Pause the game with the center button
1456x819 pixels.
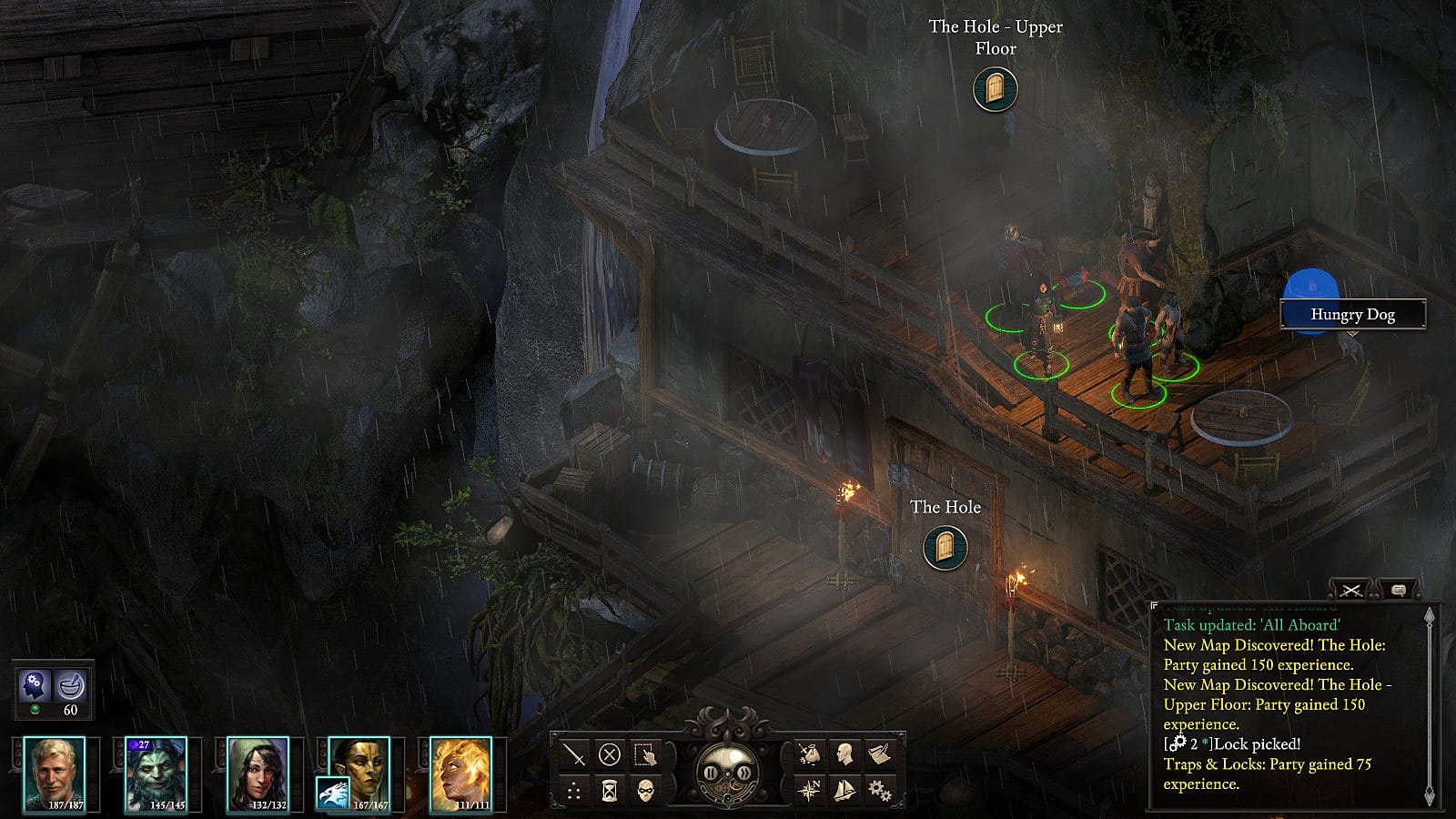coord(711,773)
